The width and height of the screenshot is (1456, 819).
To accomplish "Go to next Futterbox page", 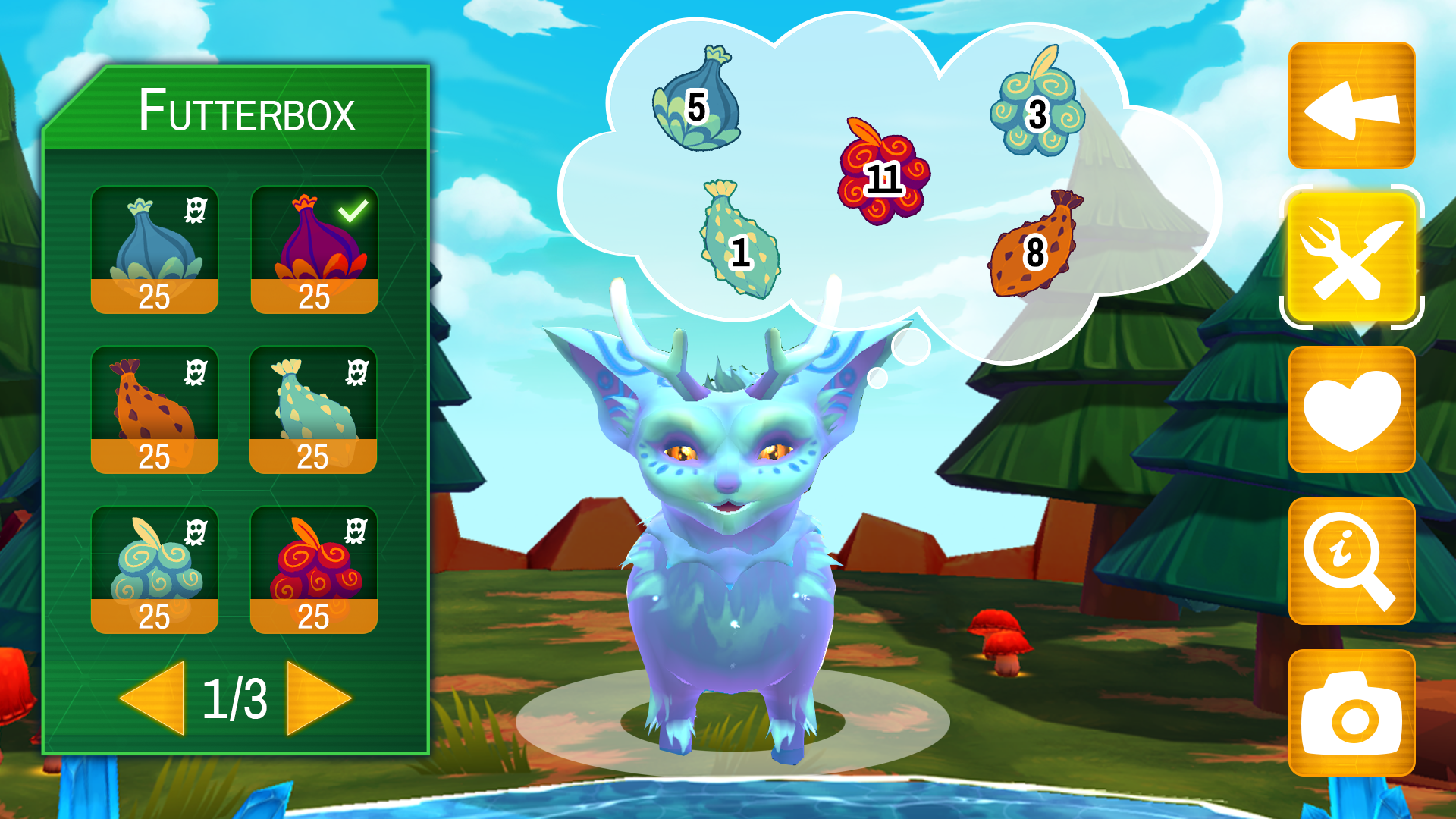I will coord(317,698).
